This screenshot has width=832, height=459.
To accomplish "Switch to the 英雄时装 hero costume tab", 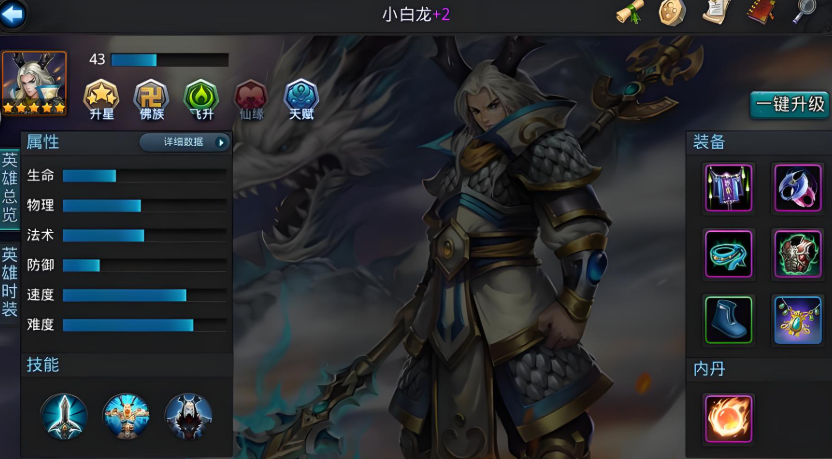I will (x=9, y=282).
